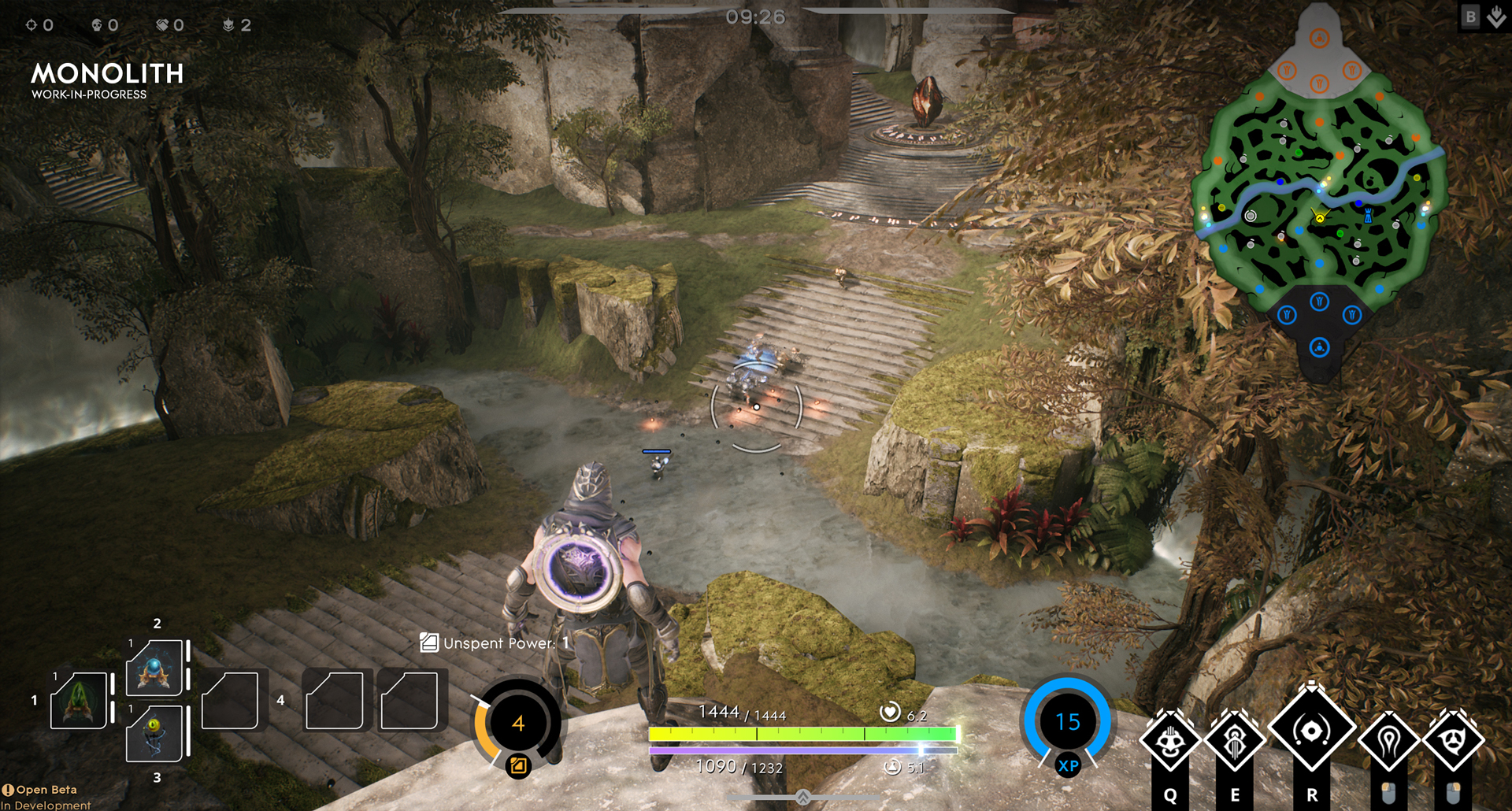Click the recall-to-base arrow icon
This screenshot has width=1512, height=811.
(1497, 17)
